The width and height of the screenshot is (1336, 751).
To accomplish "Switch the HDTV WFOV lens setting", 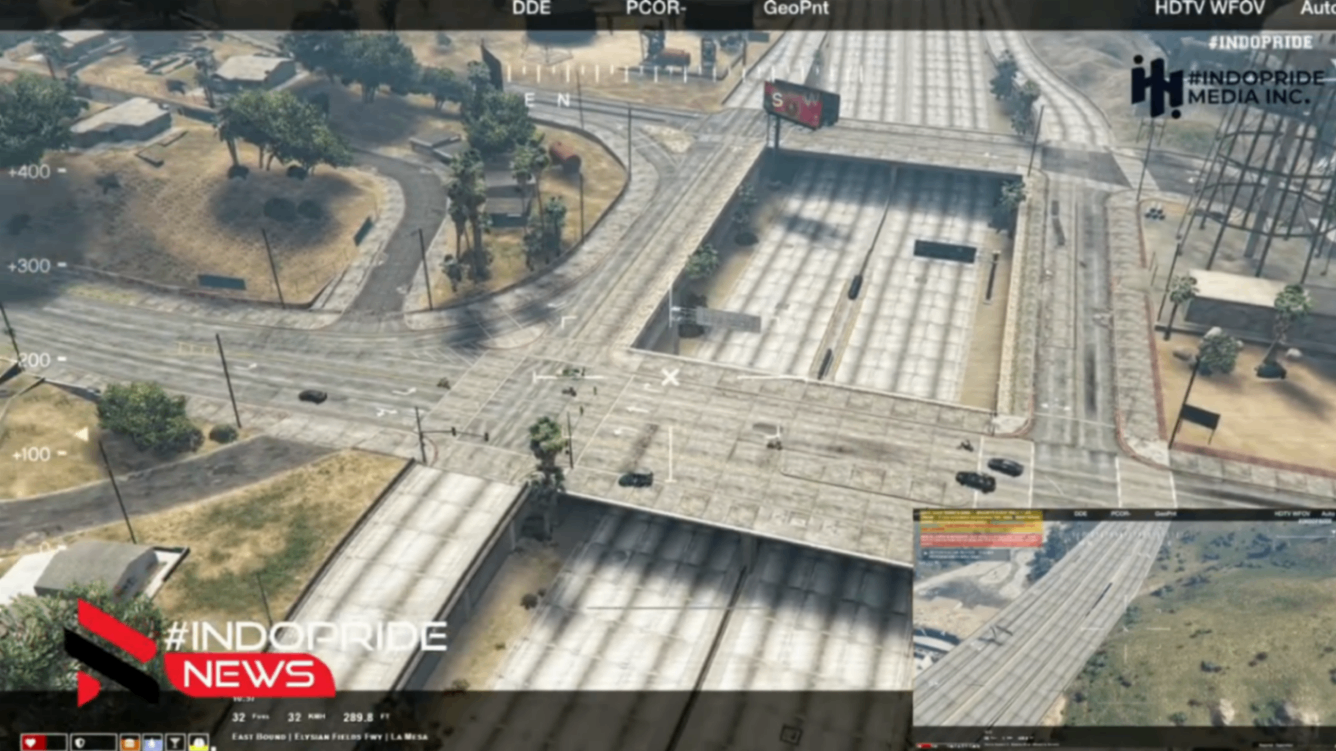I will (x=1209, y=9).
